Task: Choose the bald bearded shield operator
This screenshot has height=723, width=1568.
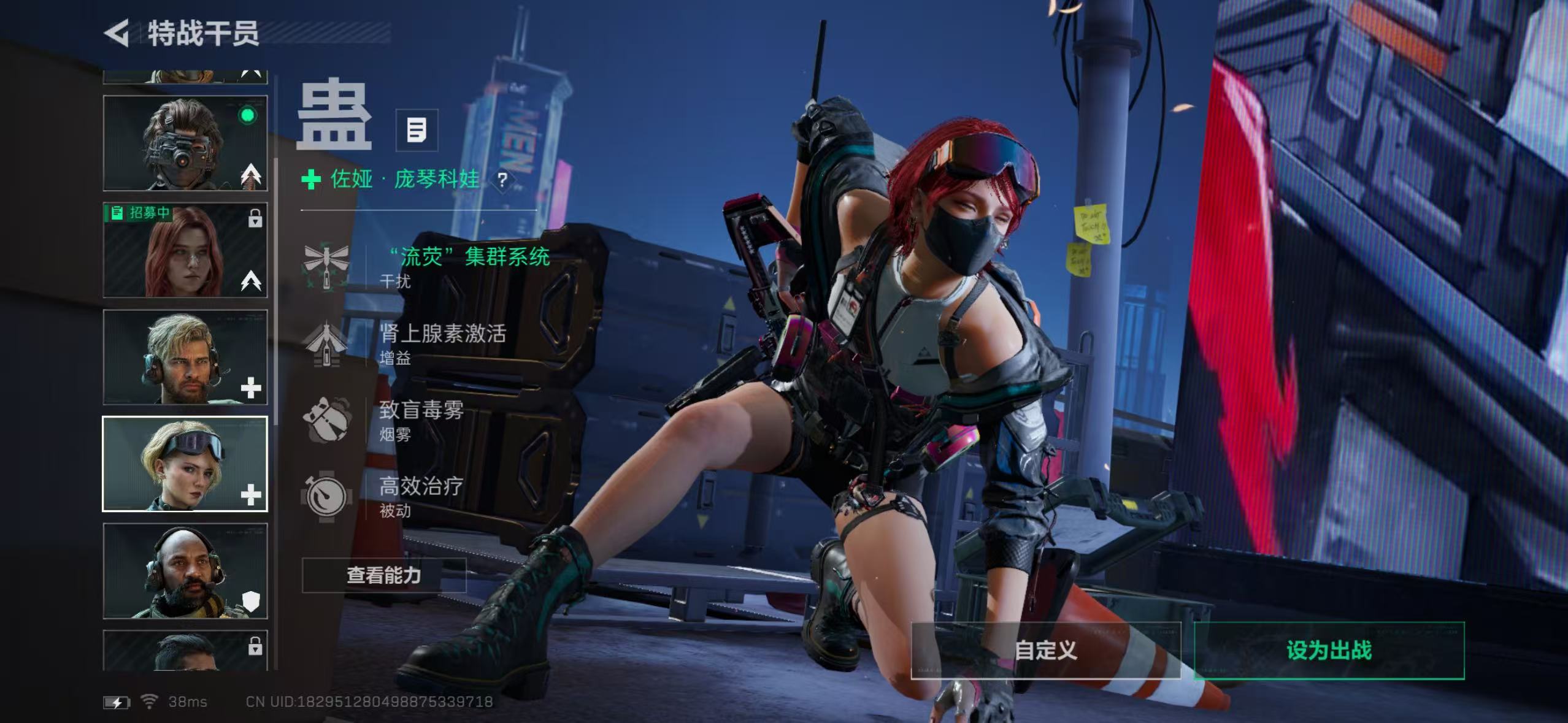Action: (185, 571)
